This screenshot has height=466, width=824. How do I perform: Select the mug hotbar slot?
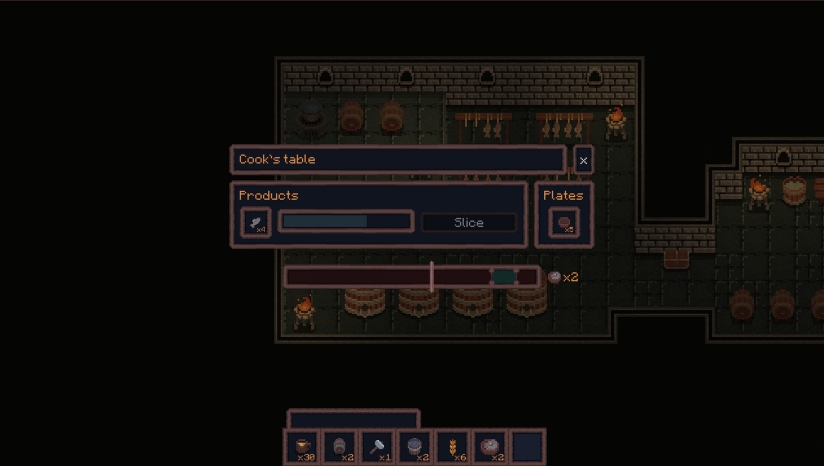[303, 447]
